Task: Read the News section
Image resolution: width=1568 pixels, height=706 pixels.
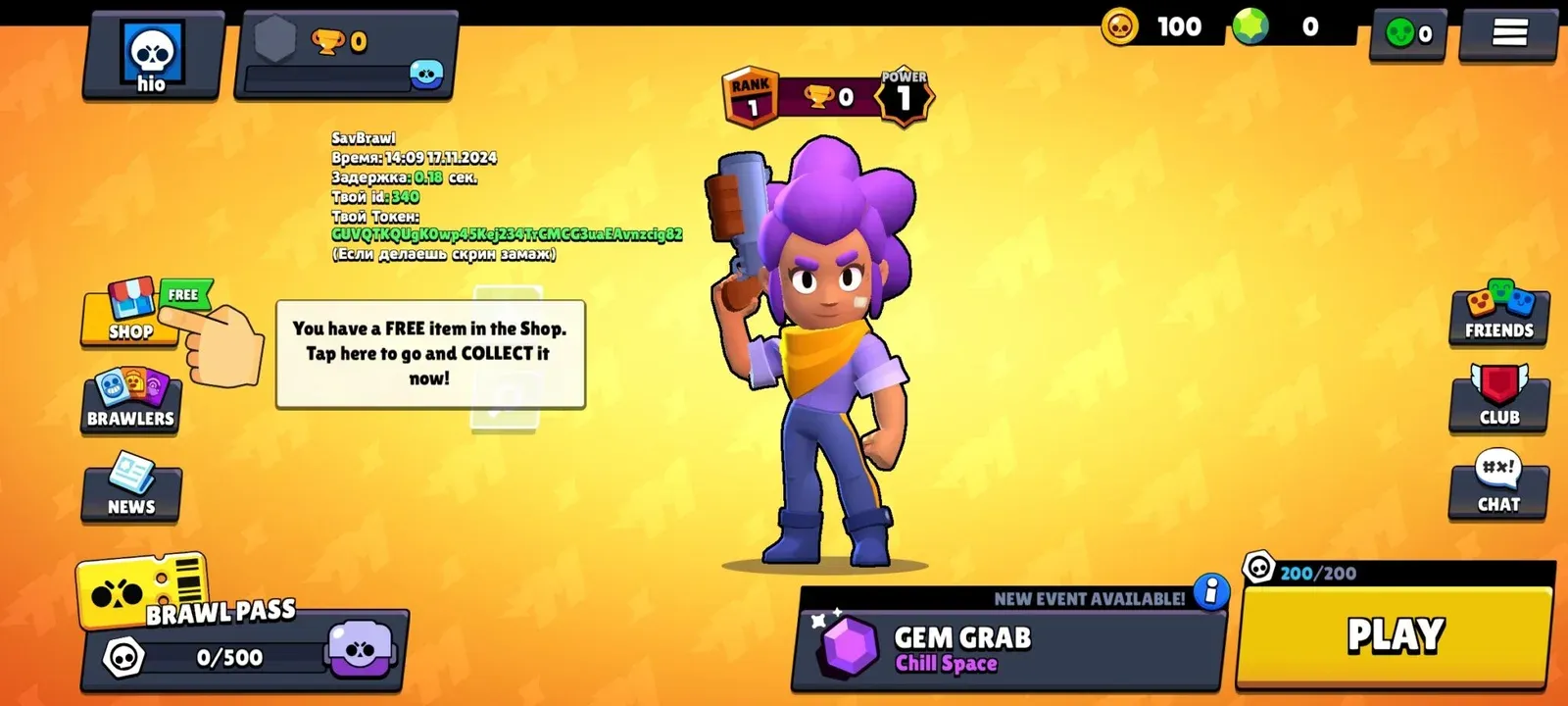Action: coord(131,487)
